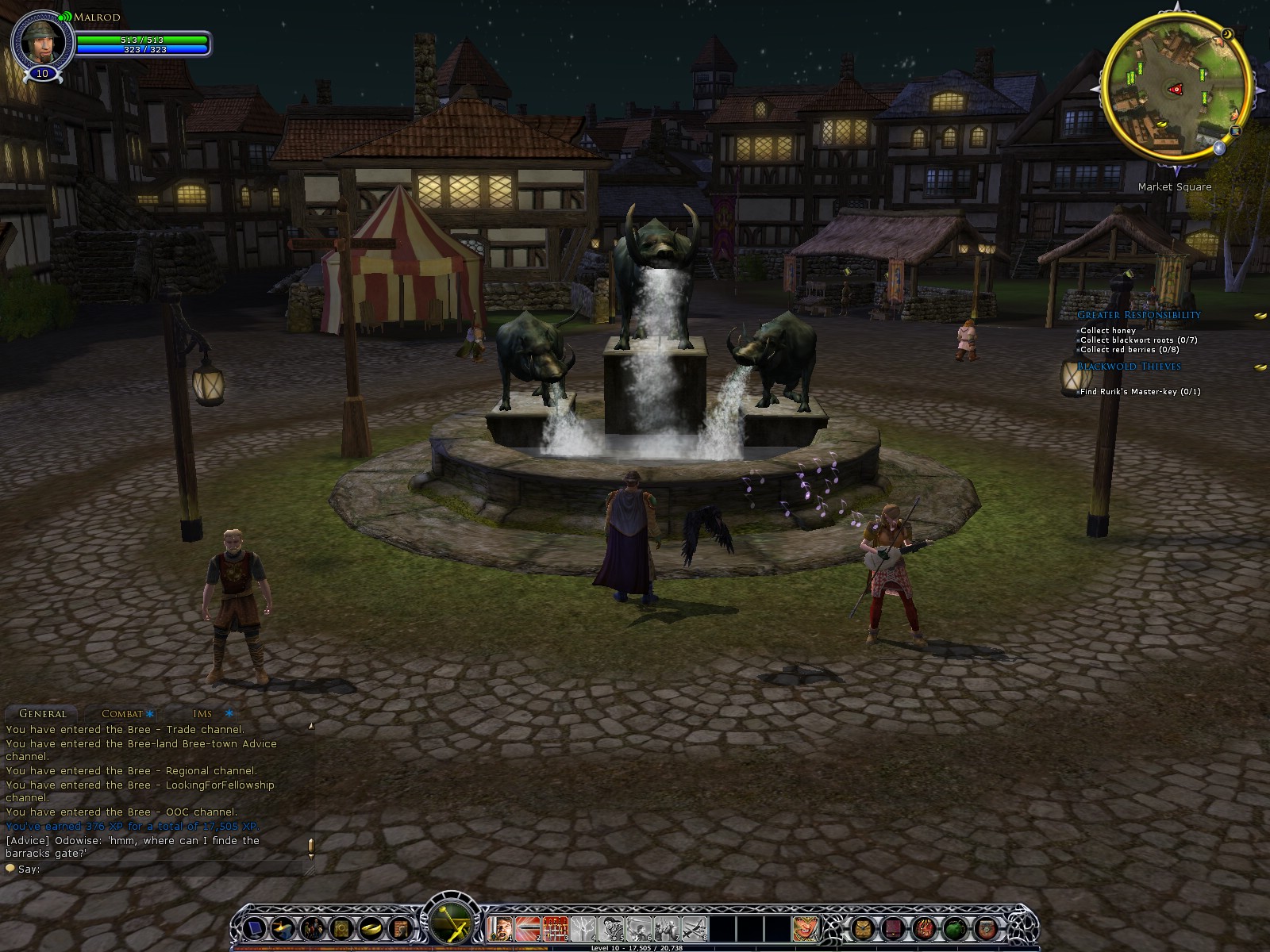Click the Say chat input field
This screenshot has width=1270, height=952.
pyautogui.click(x=159, y=869)
